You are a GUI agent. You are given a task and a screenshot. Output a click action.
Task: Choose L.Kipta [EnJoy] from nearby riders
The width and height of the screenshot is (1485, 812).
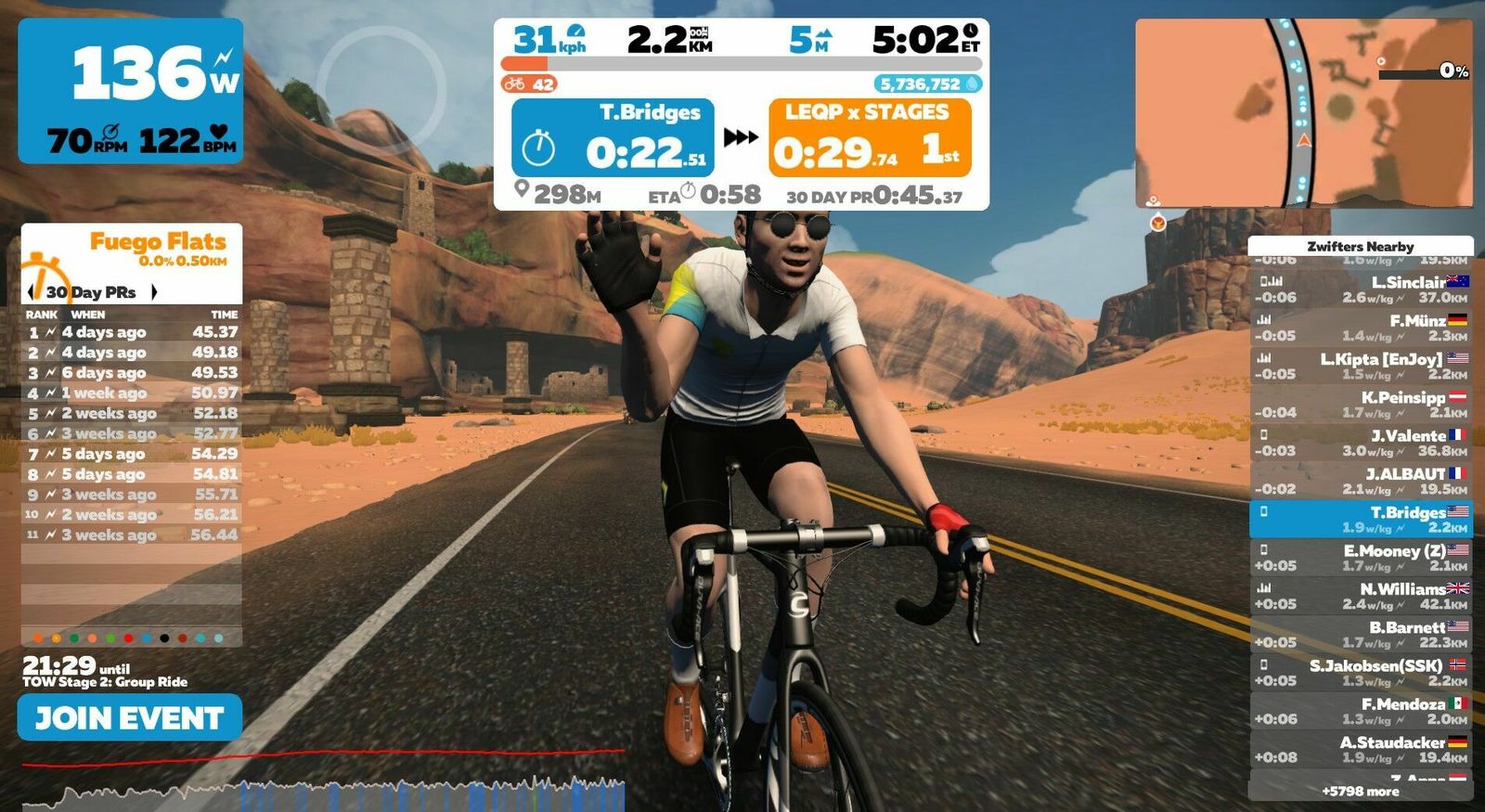pyautogui.click(x=1360, y=366)
